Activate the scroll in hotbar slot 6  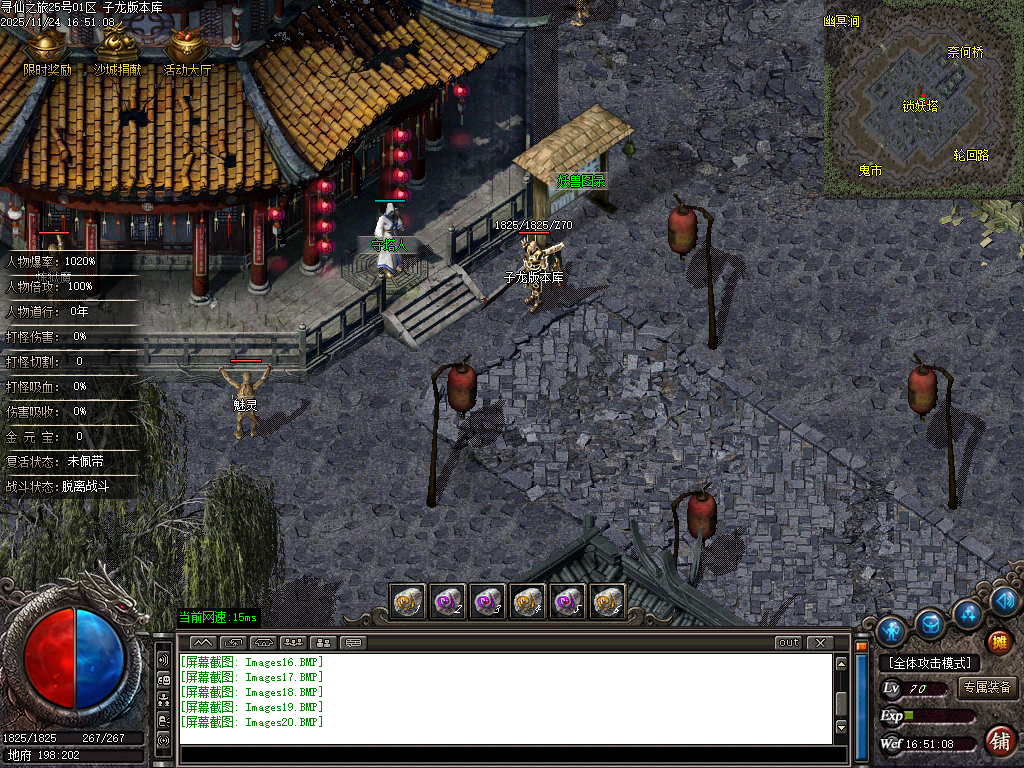tap(607, 601)
